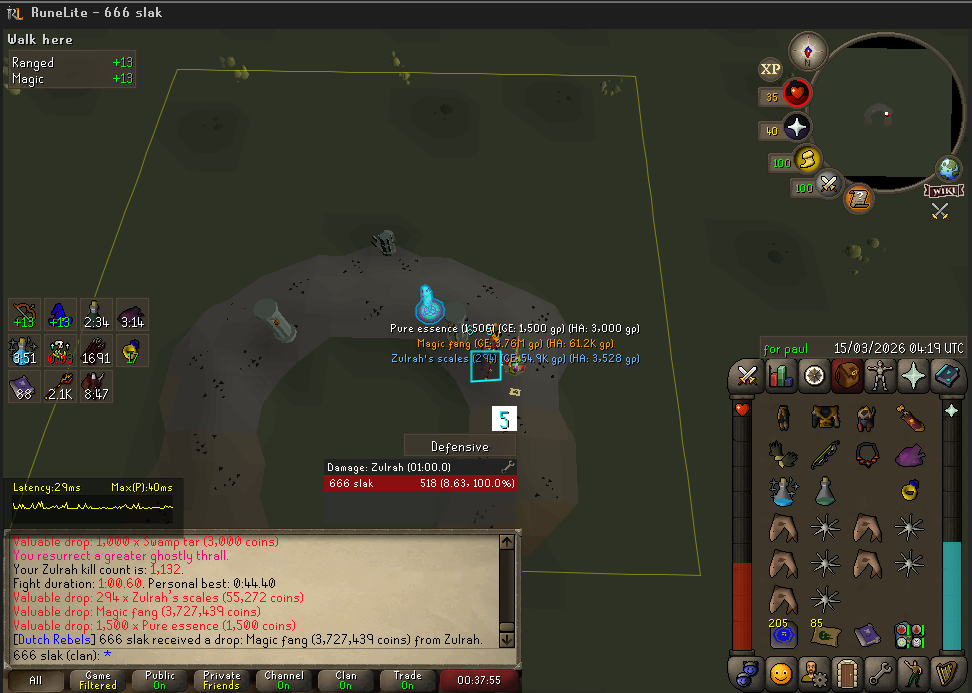Click the compass to face north

[x=808, y=51]
